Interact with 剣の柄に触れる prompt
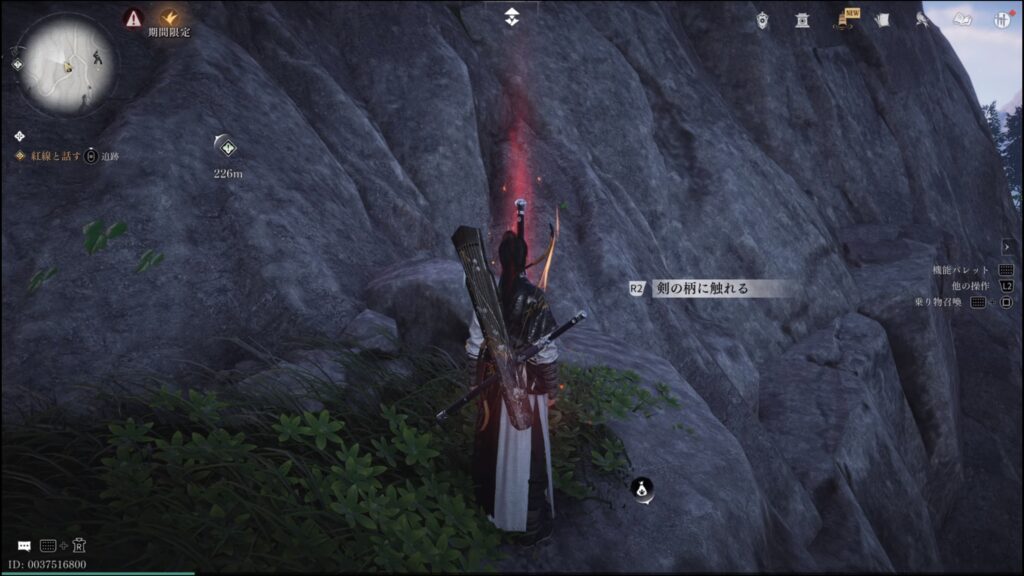1024x576 pixels. click(x=700, y=288)
